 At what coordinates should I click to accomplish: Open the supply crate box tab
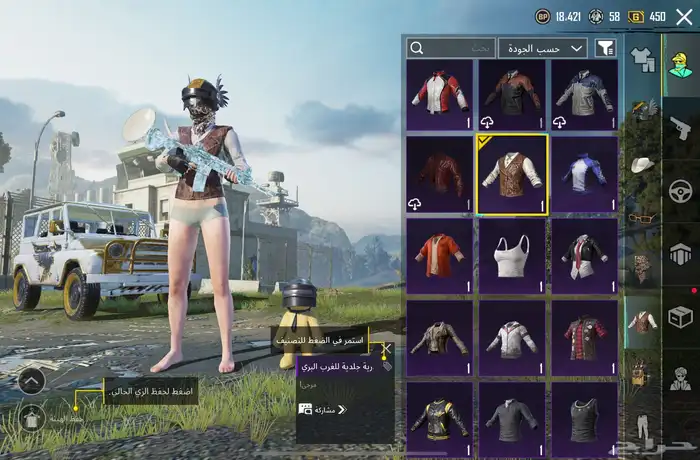(x=680, y=316)
